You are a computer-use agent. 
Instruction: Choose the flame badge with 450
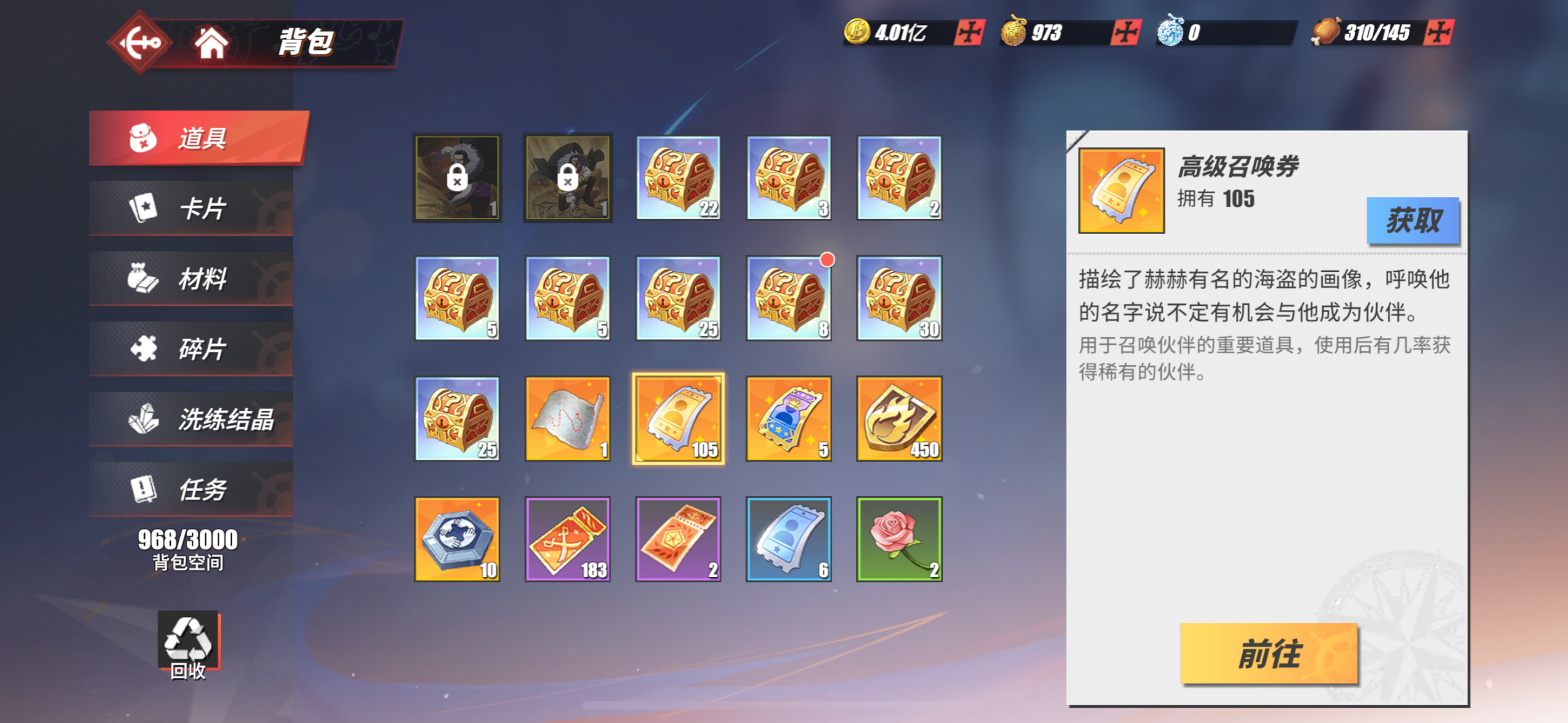coord(899,419)
